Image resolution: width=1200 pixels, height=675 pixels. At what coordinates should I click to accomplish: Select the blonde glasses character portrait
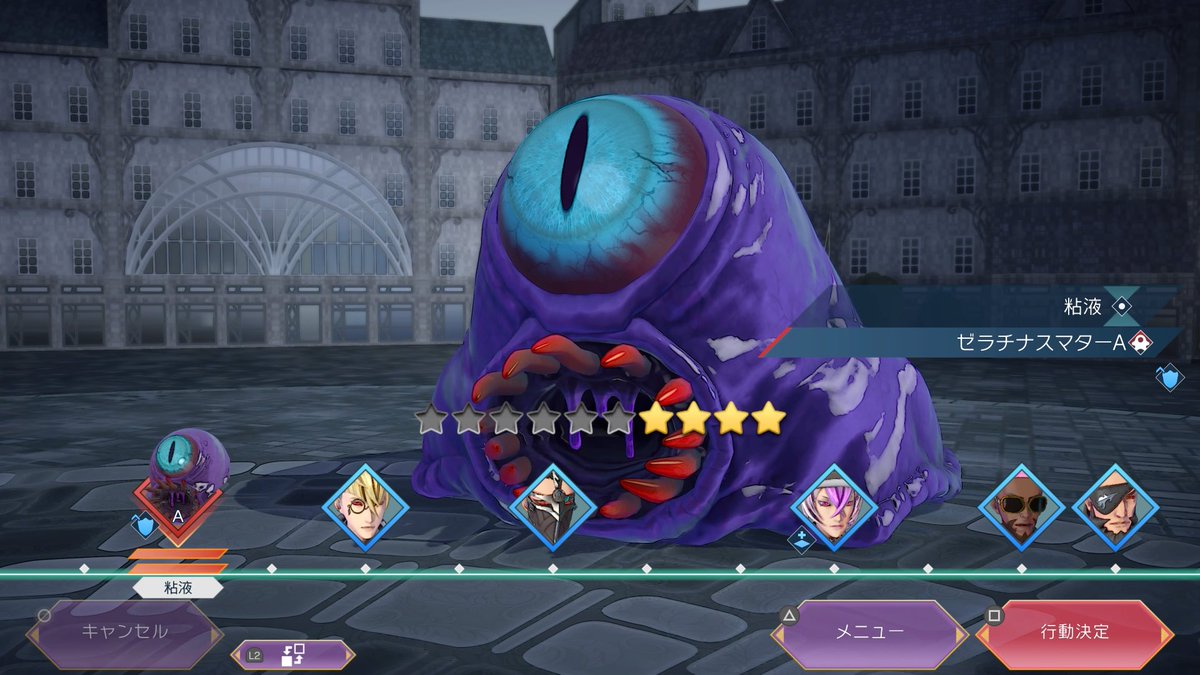365,507
